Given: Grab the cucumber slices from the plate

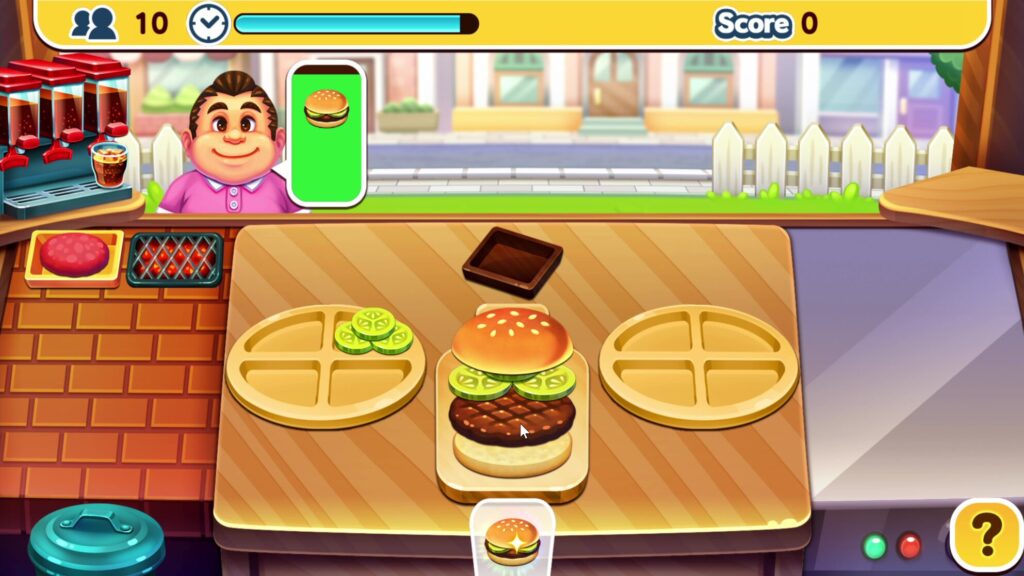Looking at the screenshot, I should click(x=374, y=331).
